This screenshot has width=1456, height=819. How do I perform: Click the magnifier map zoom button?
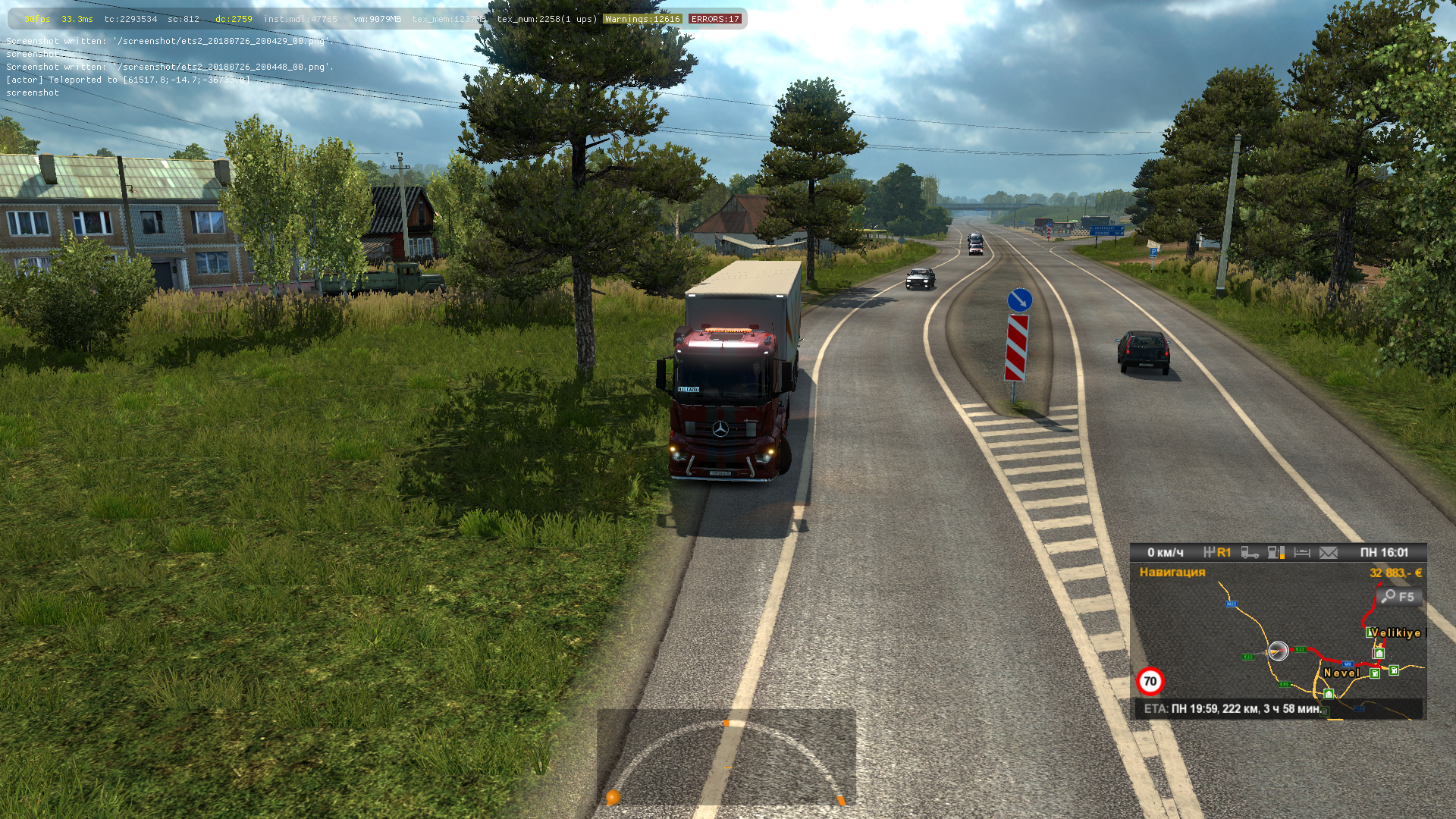pos(1398,597)
